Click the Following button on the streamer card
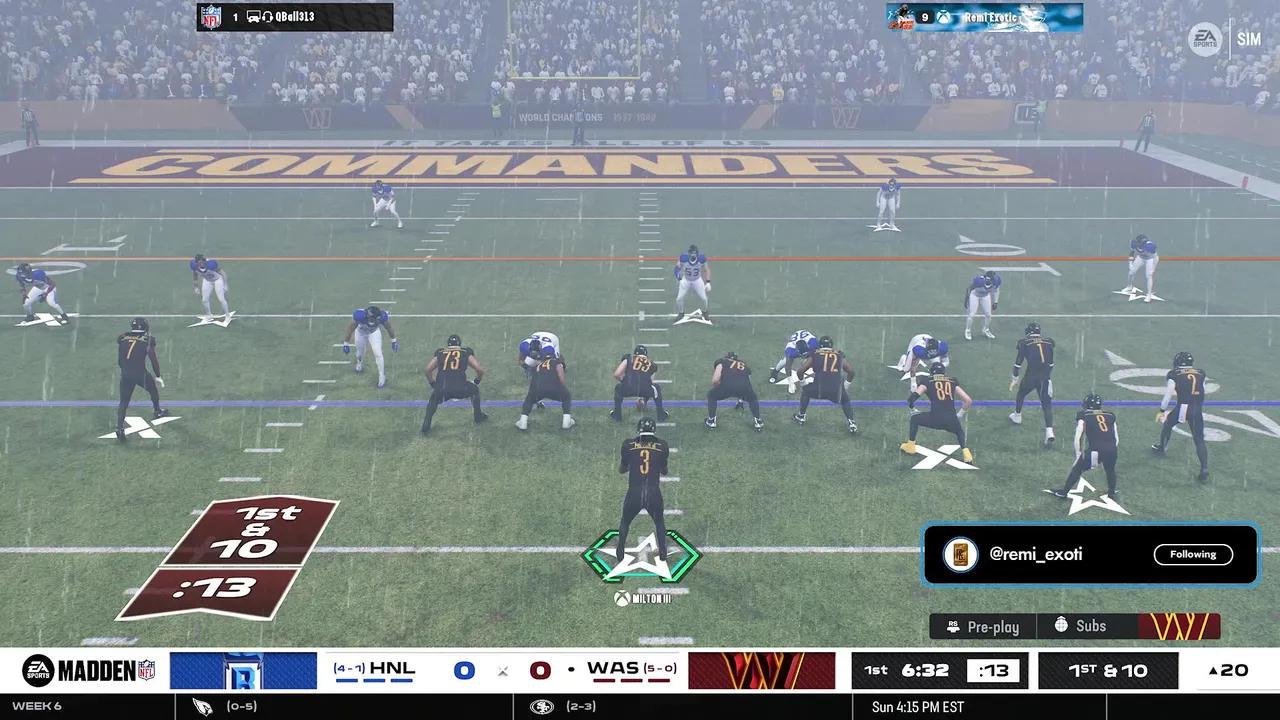 coord(1193,554)
